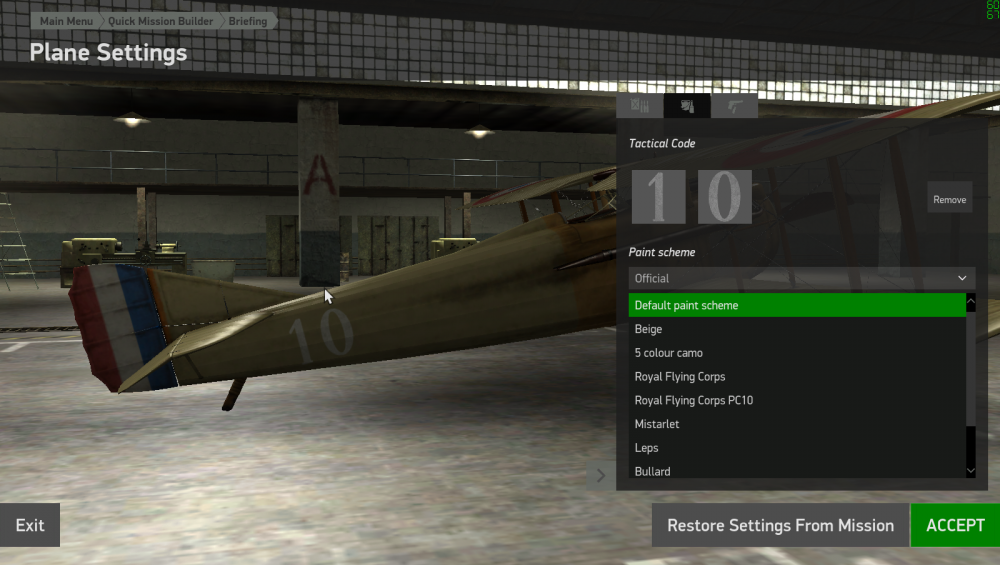Viewport: 1000px width, 565px height.
Task: Click the second tactical code digit 0
Action: coord(724,196)
